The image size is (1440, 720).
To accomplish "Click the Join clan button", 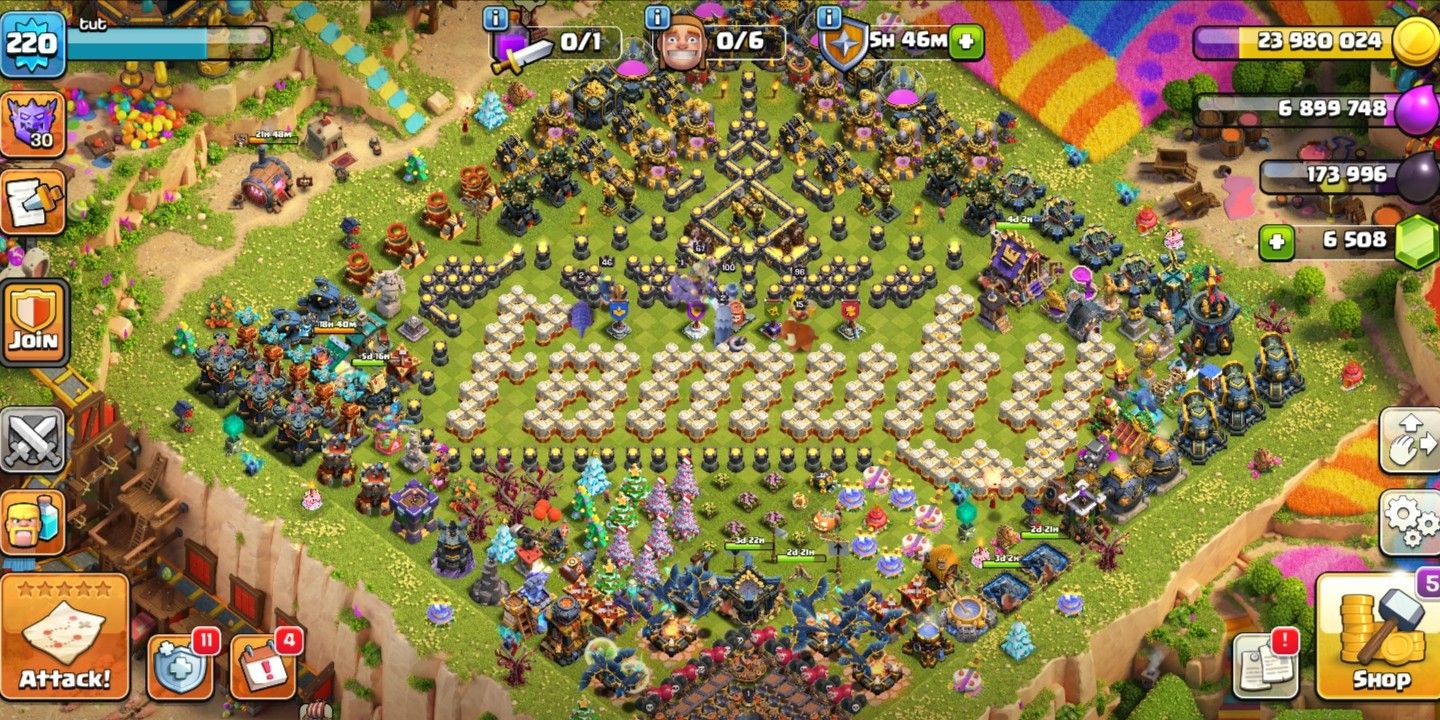I will pos(34,323).
